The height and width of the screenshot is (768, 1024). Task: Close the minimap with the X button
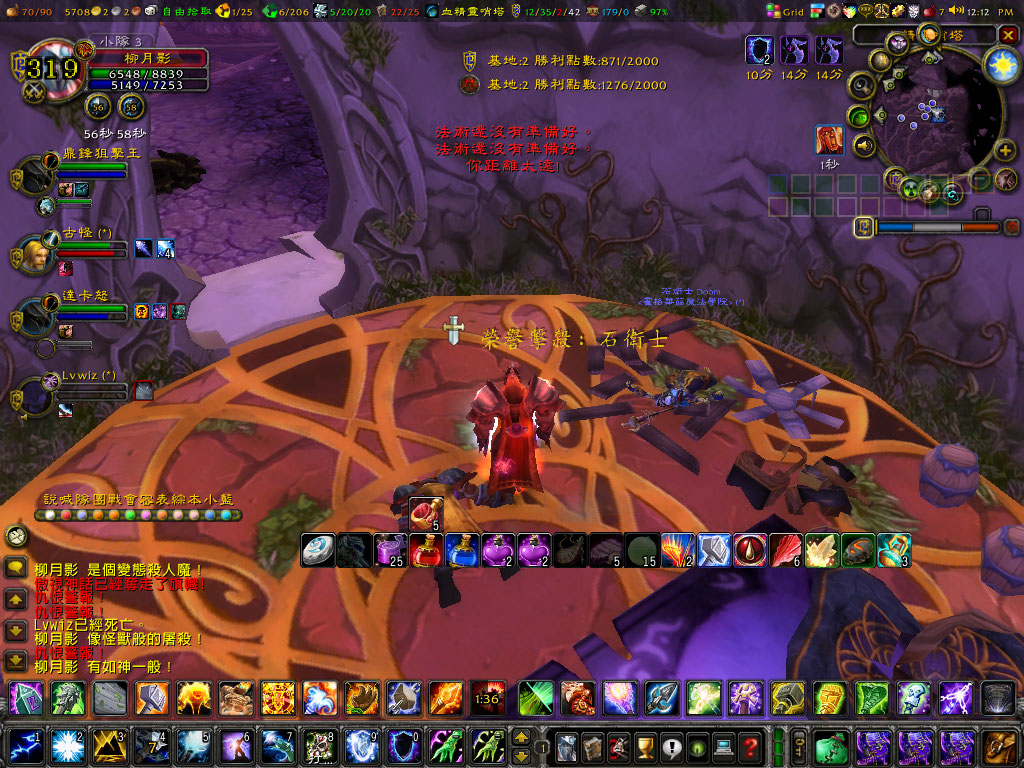pos(1007,34)
